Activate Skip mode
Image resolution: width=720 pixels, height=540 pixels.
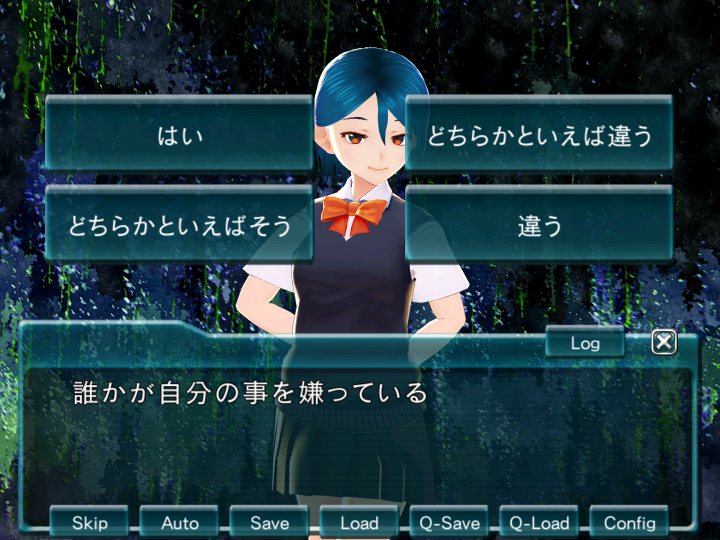pos(90,522)
